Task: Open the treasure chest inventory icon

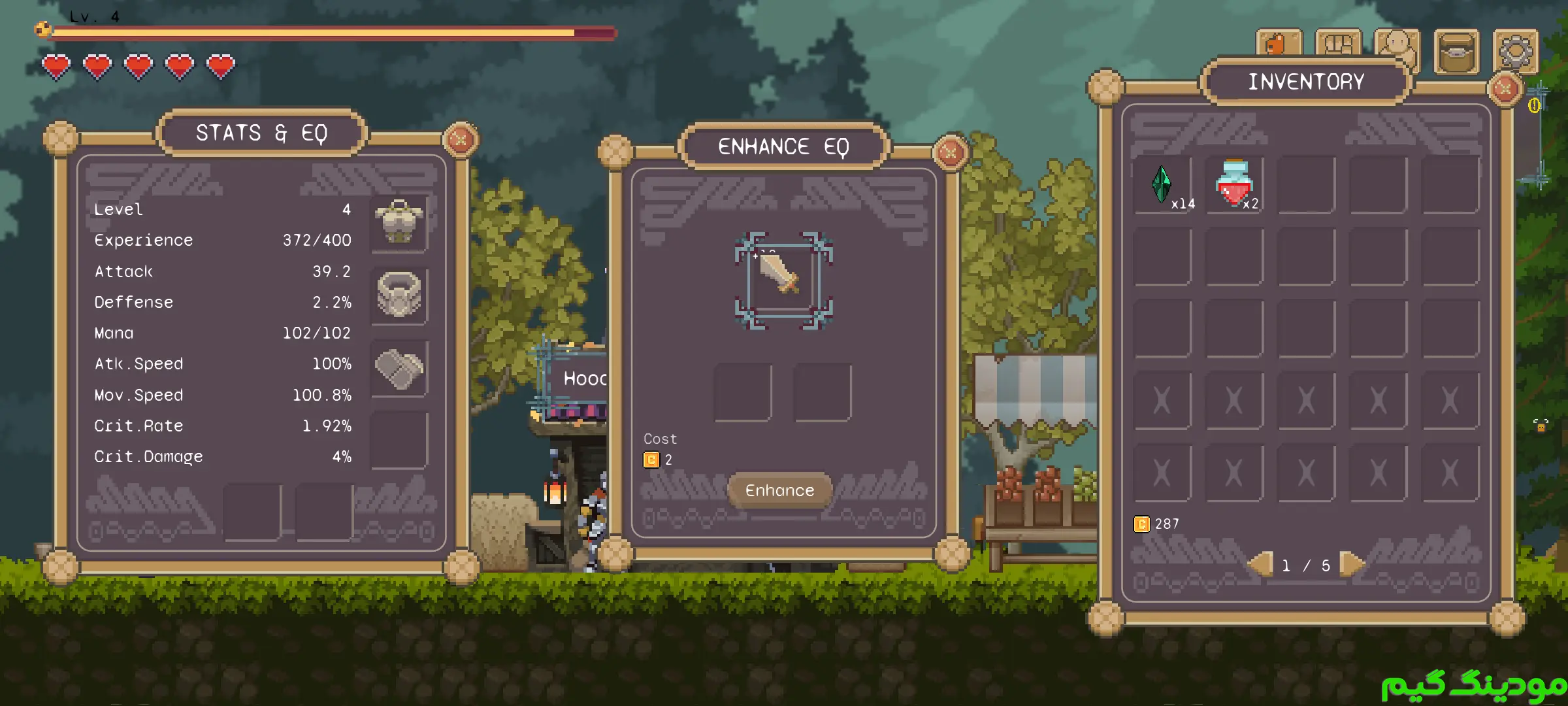Action: click(x=1456, y=52)
